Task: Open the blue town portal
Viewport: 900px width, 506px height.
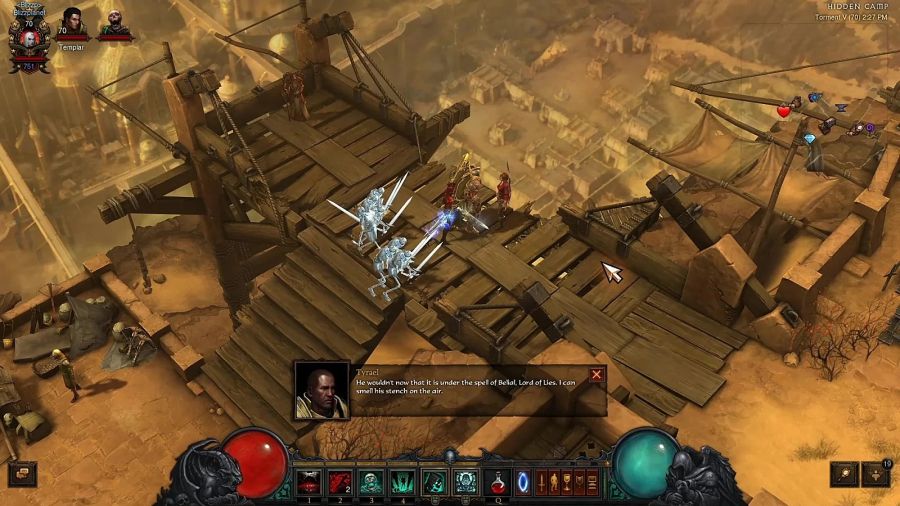Action: pos(522,481)
